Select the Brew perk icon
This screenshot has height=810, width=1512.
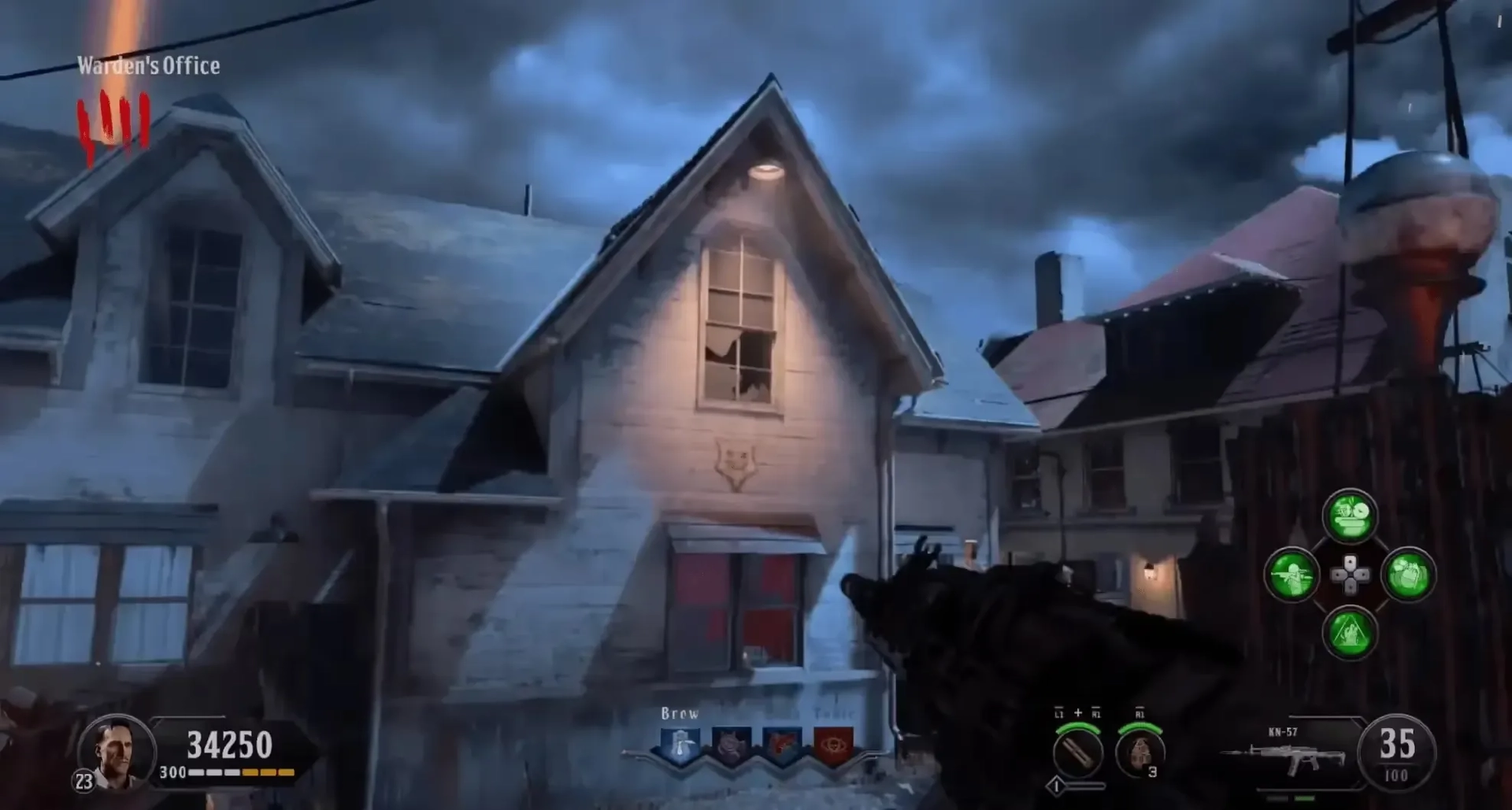(x=680, y=745)
